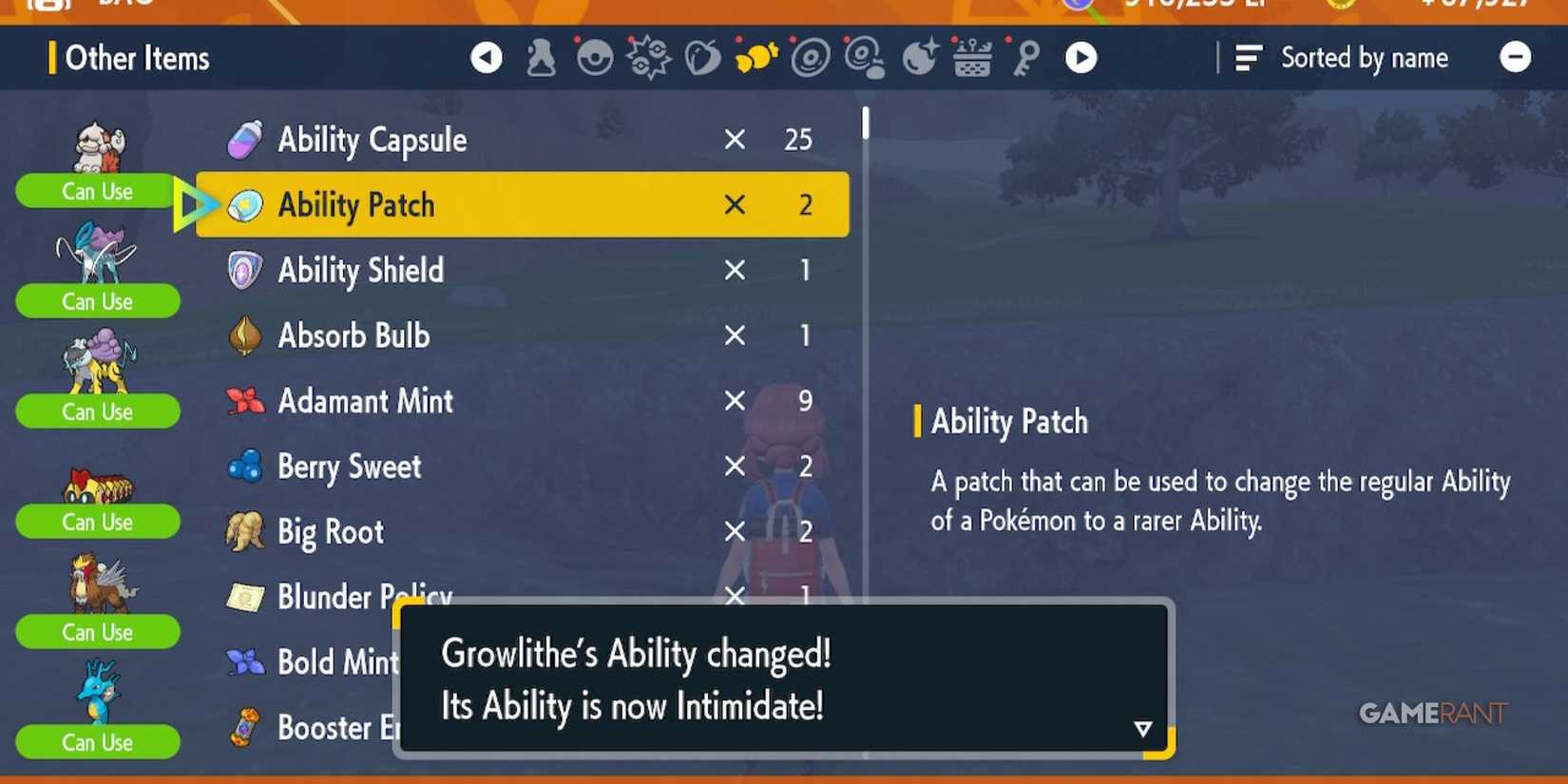Open the Berries pocket icon
This screenshot has width=1568, height=784.
click(703, 57)
